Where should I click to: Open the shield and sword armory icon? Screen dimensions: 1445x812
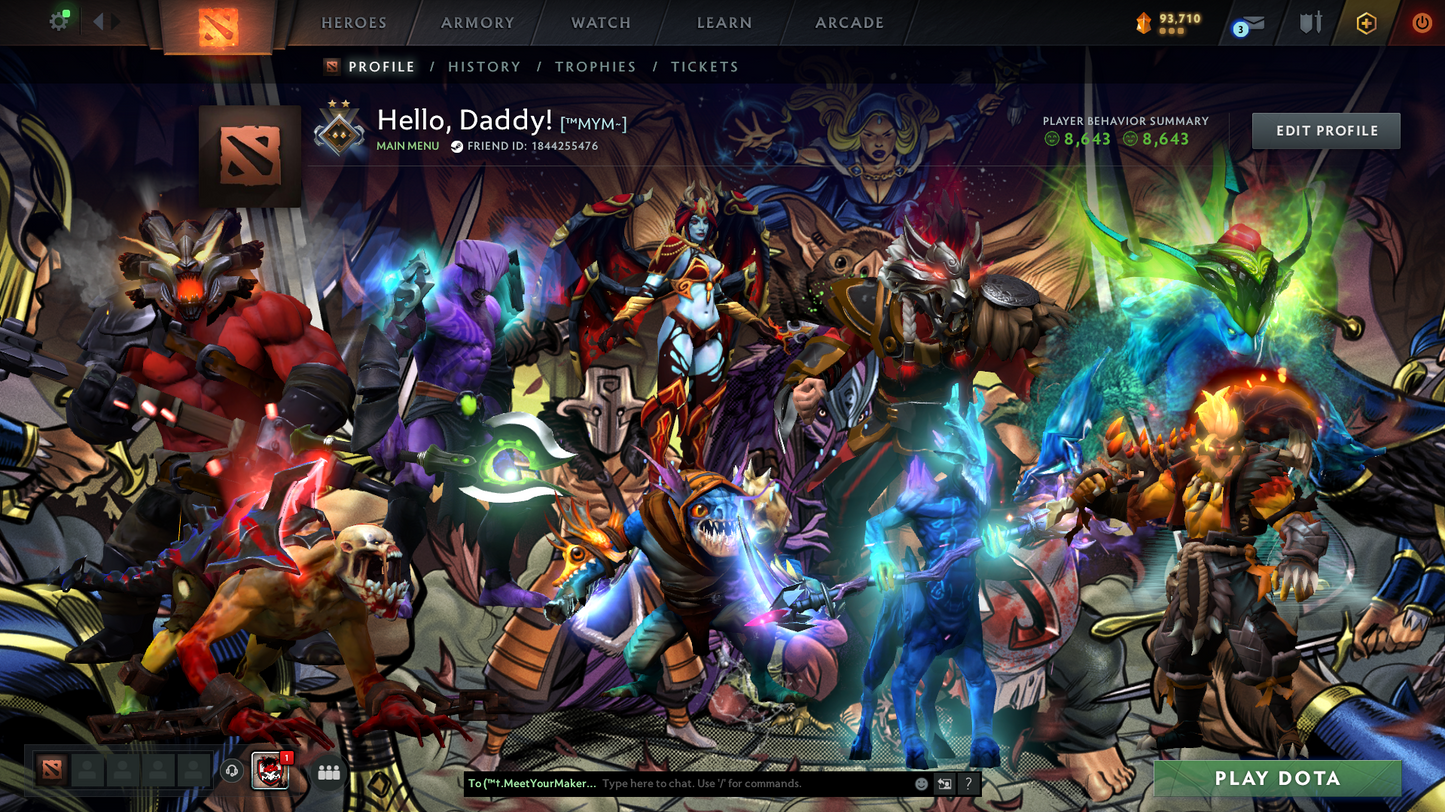click(1311, 23)
